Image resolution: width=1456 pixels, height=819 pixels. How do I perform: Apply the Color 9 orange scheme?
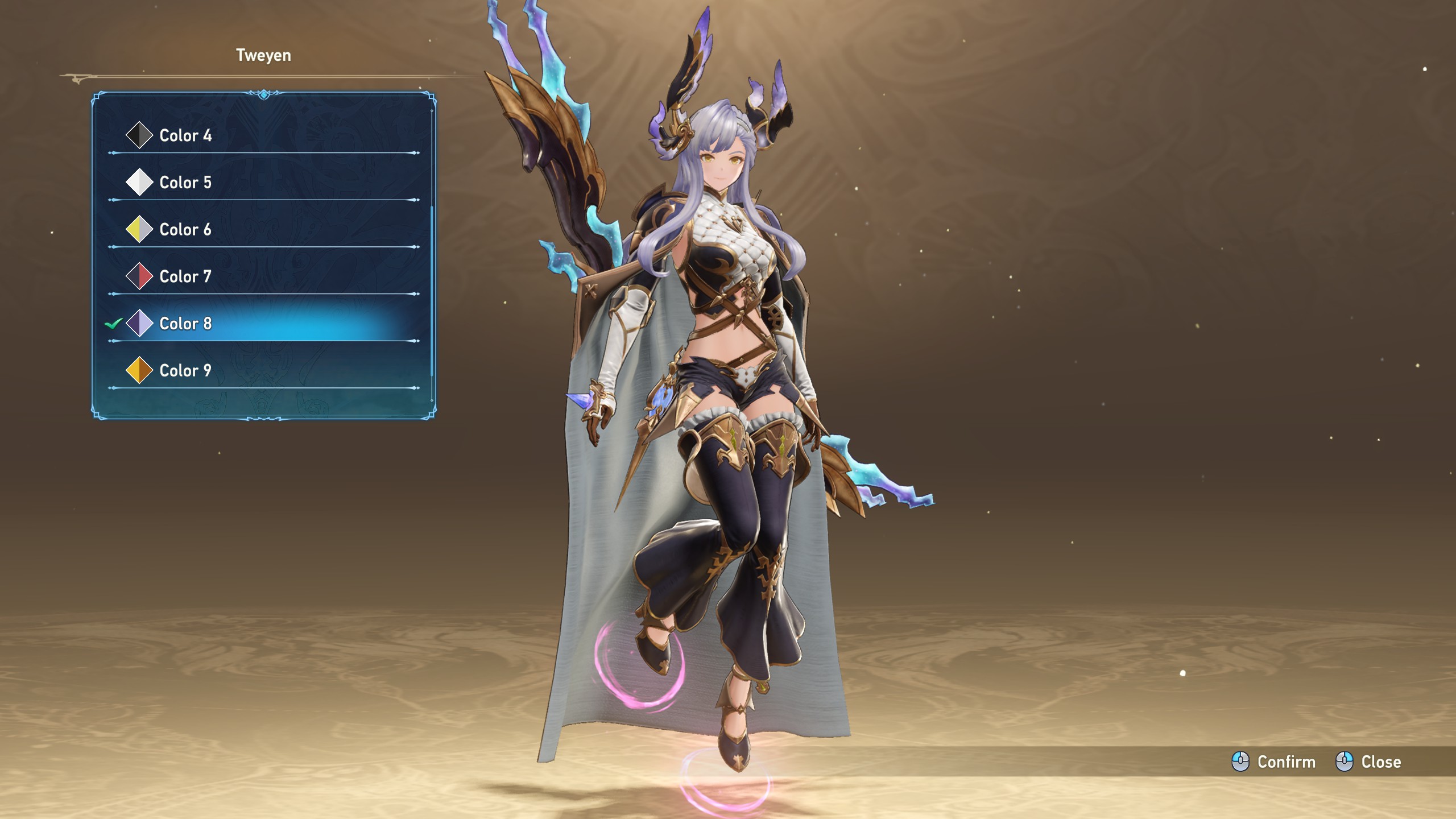(x=185, y=371)
